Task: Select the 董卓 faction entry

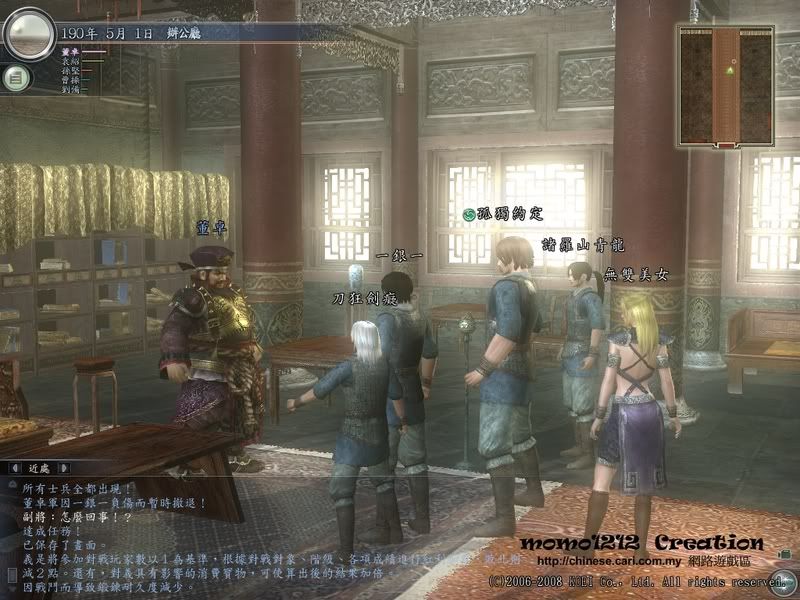Action: click(x=70, y=51)
